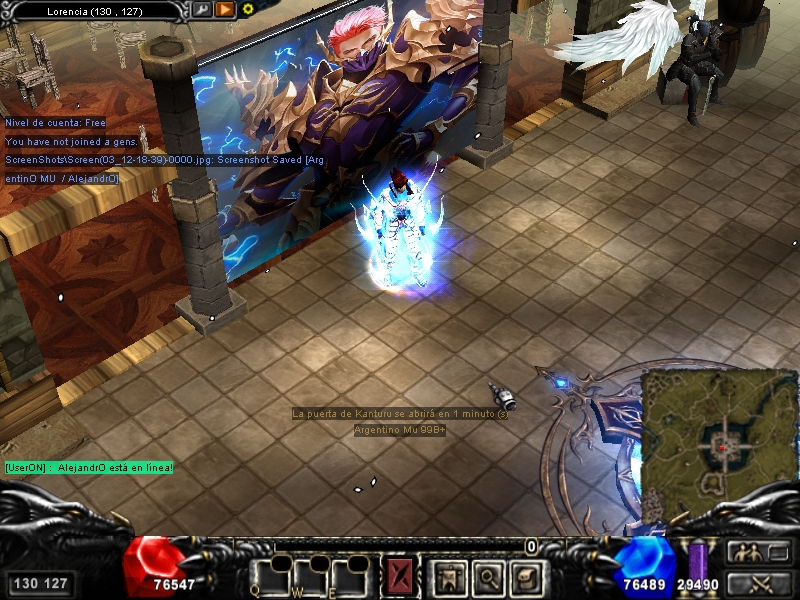Select the red skill slot
The height and width of the screenshot is (600, 800).
coord(400,576)
